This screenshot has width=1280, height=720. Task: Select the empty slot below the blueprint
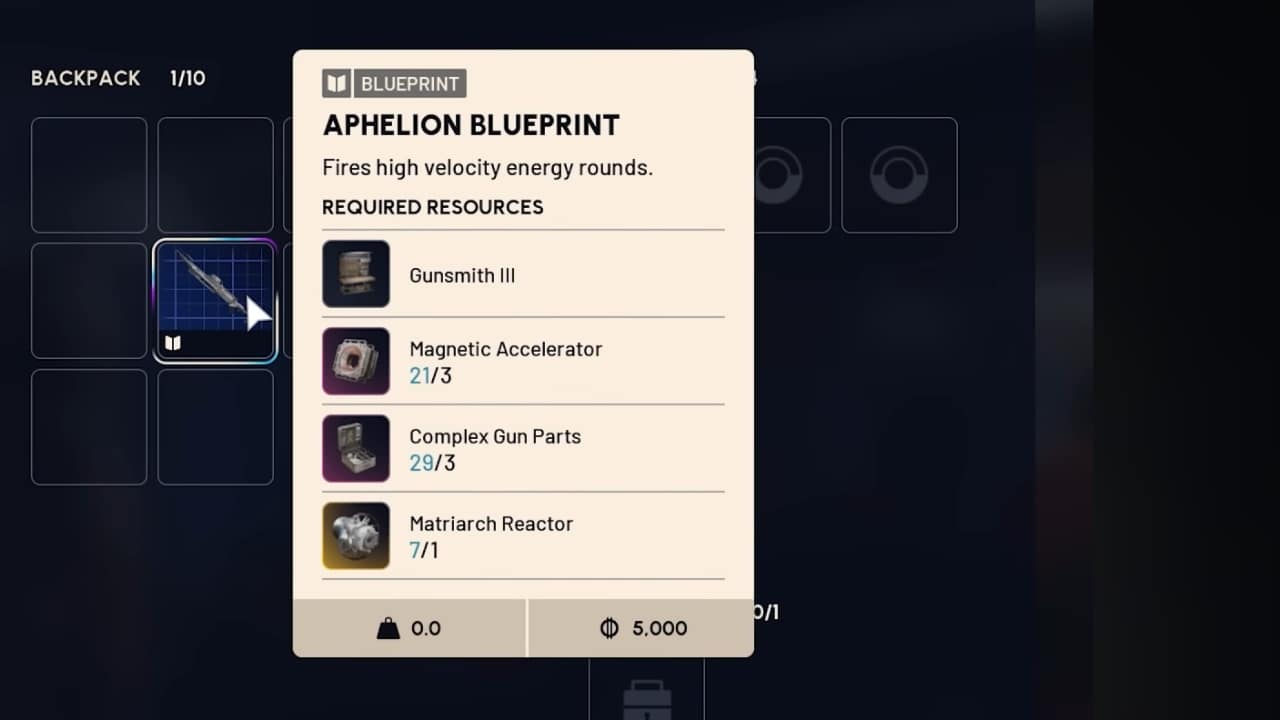click(214, 427)
